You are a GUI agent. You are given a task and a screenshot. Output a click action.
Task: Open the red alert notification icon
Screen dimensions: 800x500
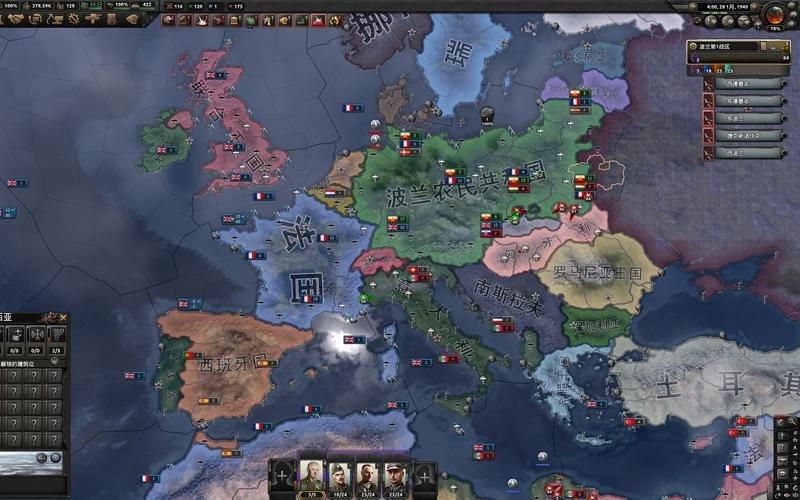pyautogui.click(x=318, y=19)
